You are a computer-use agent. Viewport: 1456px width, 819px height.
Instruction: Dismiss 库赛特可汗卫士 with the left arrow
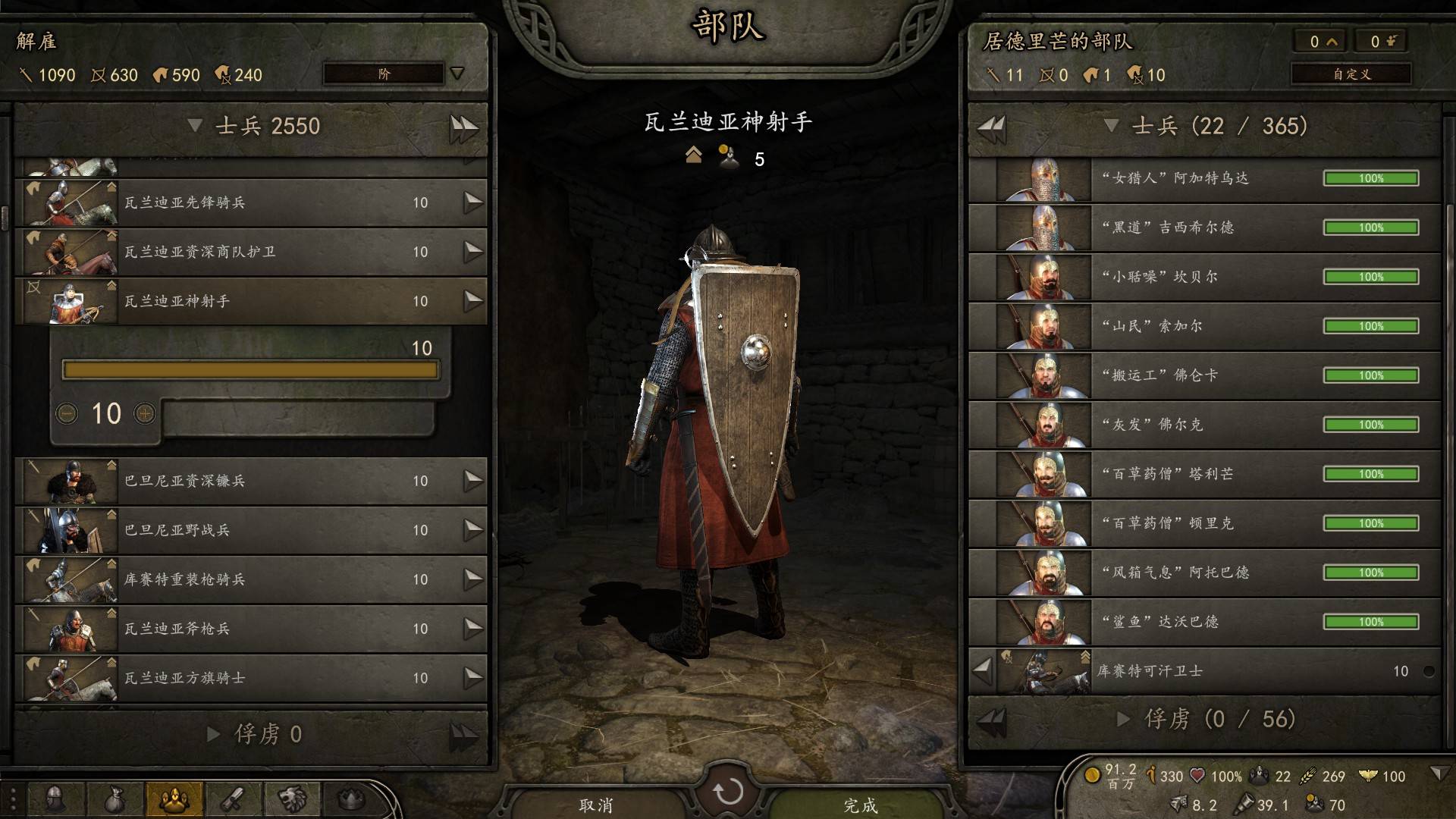point(983,670)
